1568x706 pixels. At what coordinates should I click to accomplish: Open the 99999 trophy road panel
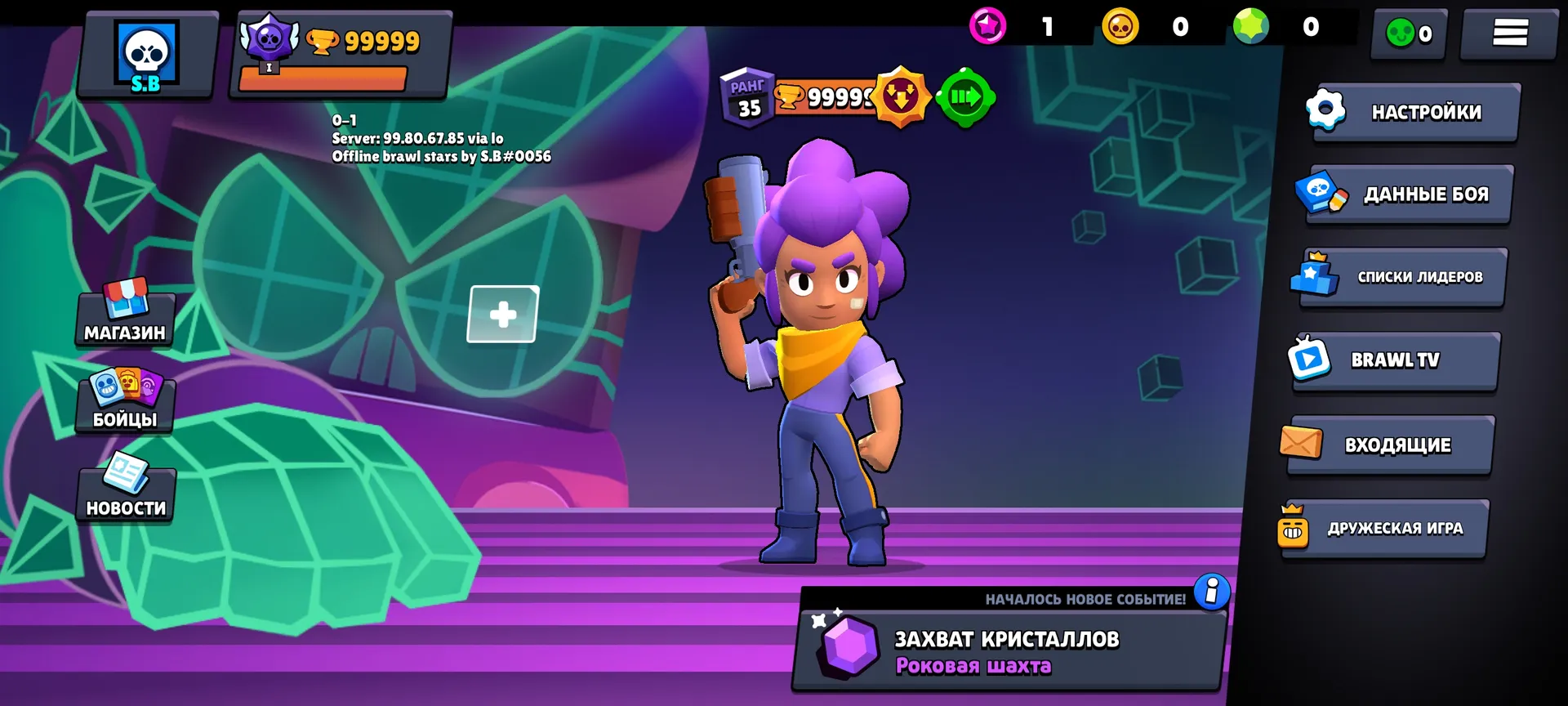point(341,54)
